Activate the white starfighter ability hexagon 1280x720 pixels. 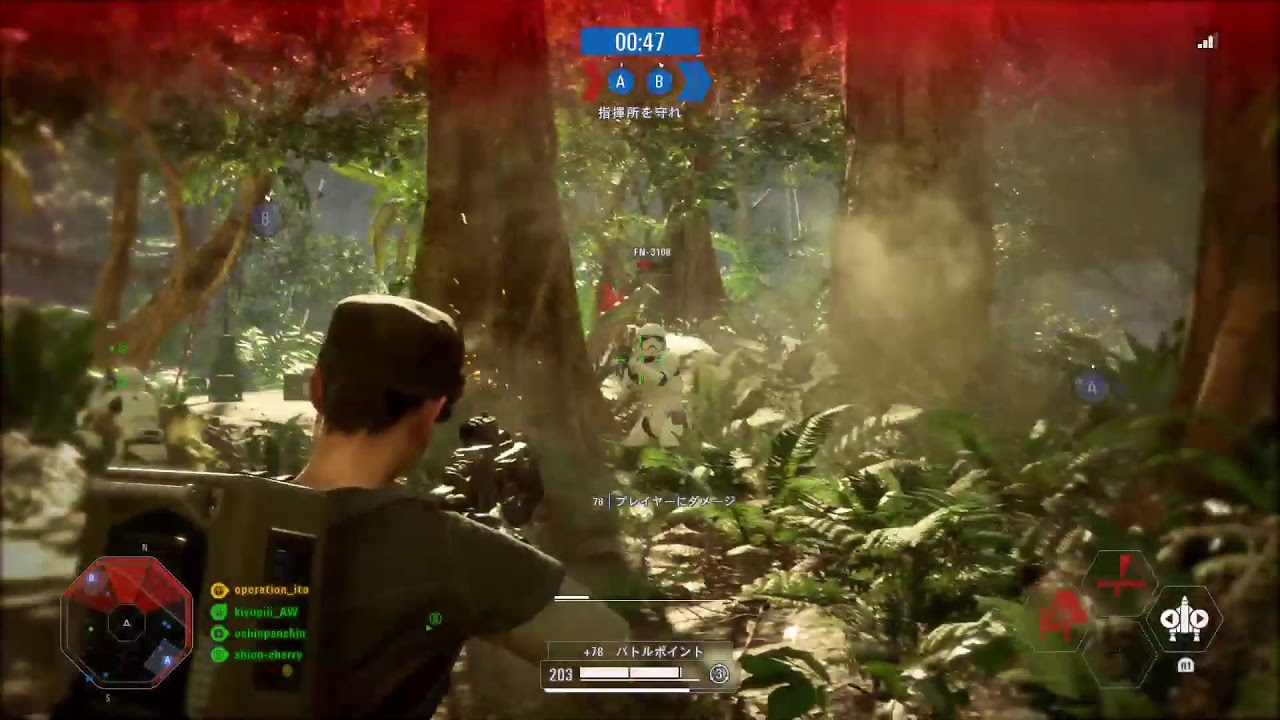[x=1184, y=619]
